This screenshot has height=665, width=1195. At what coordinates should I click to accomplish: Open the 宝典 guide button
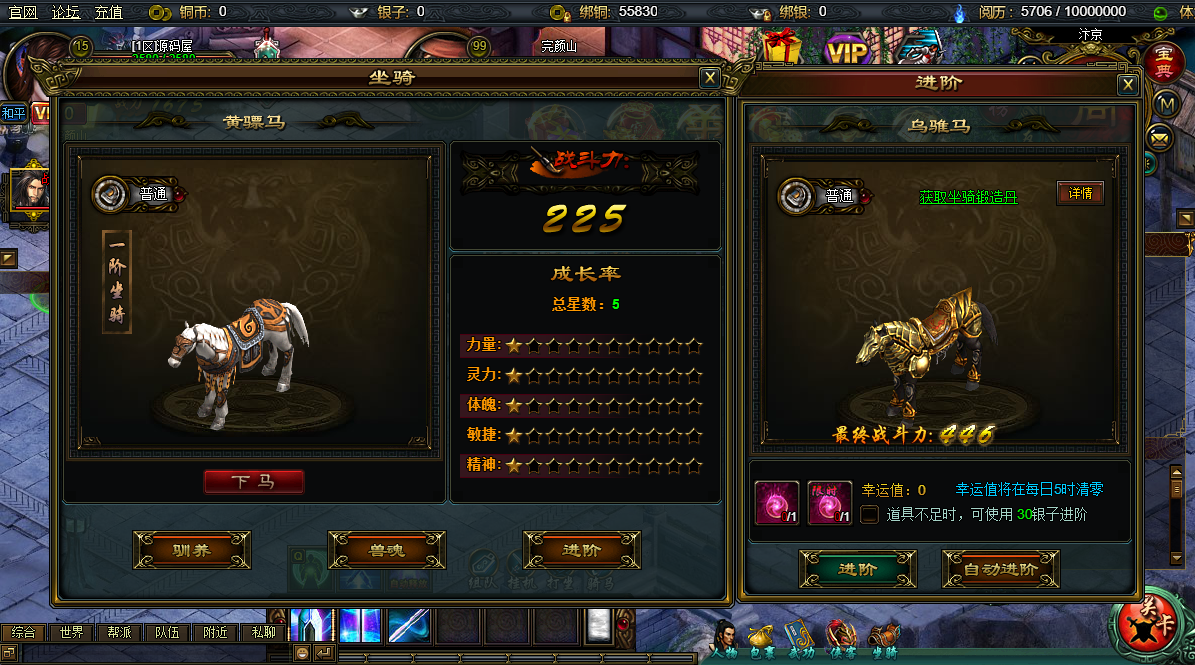pos(1163,62)
